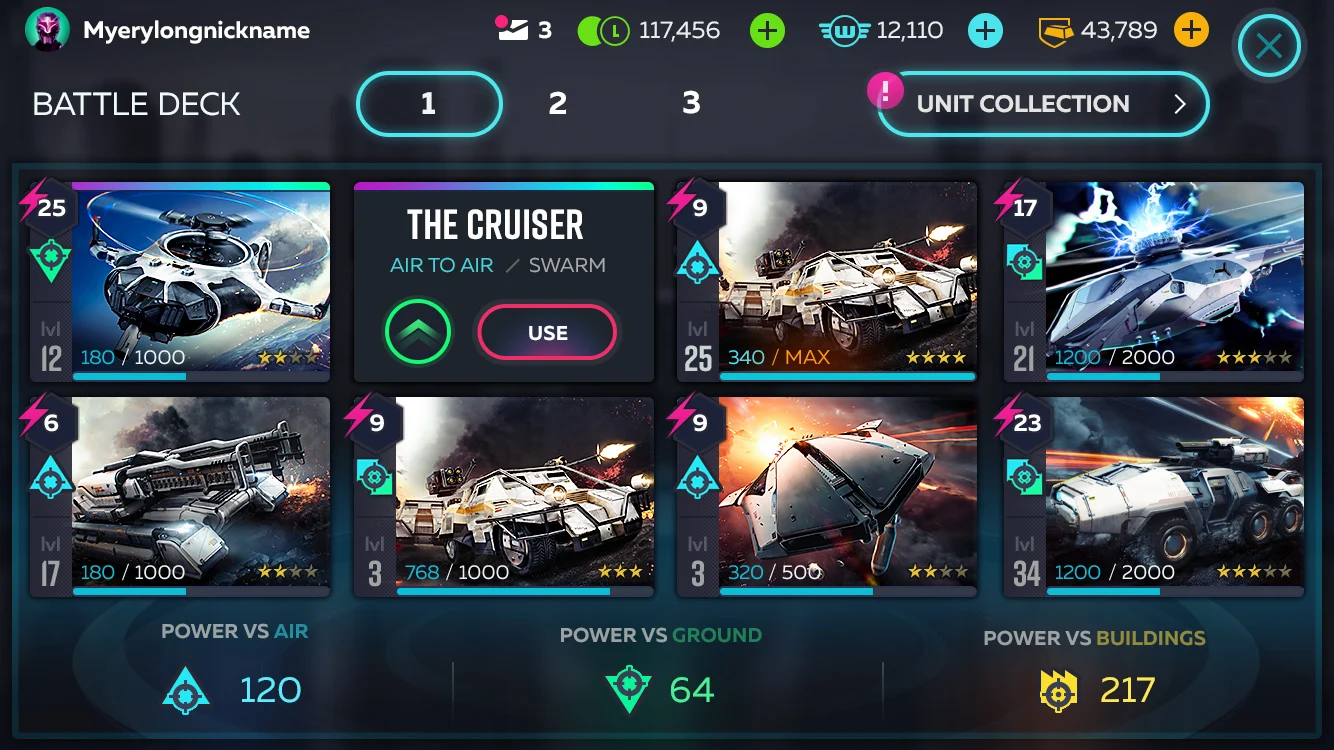
Task: Select the level 25 maxed armored car card
Action: [846, 280]
